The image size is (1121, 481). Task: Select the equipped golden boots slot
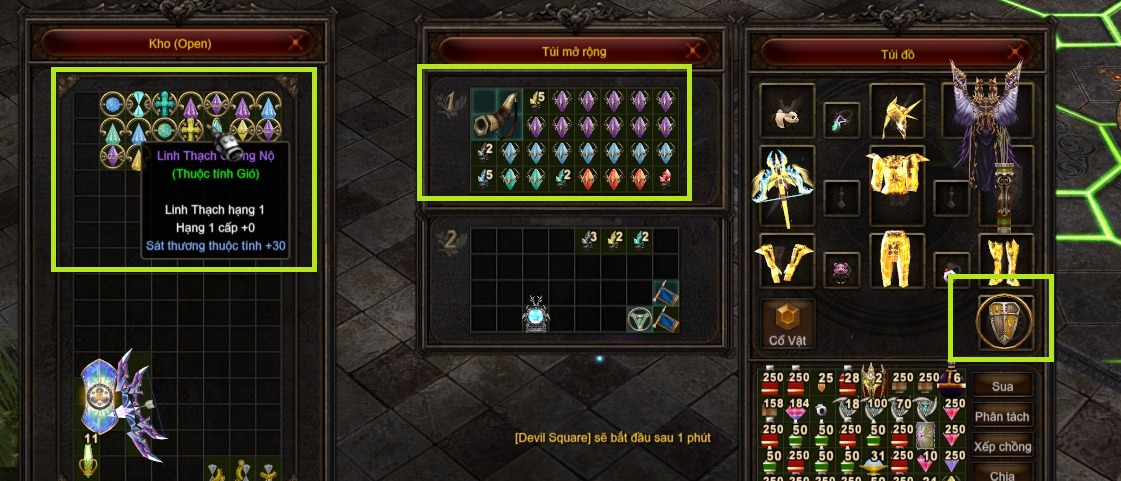[x=1006, y=259]
